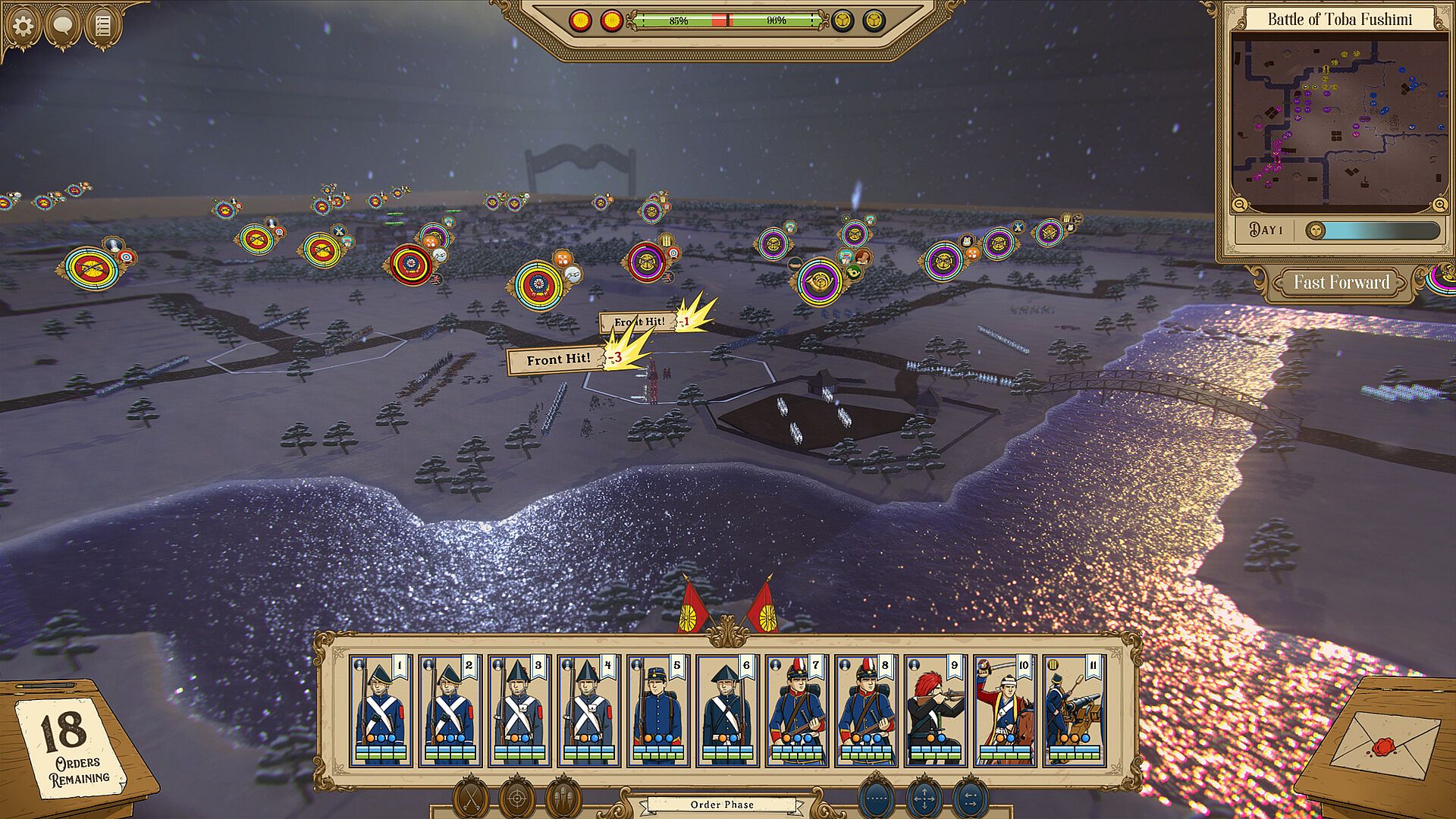This screenshot has height=819, width=1456.
Task: Choose the bullets volley fire order
Action: click(563, 799)
